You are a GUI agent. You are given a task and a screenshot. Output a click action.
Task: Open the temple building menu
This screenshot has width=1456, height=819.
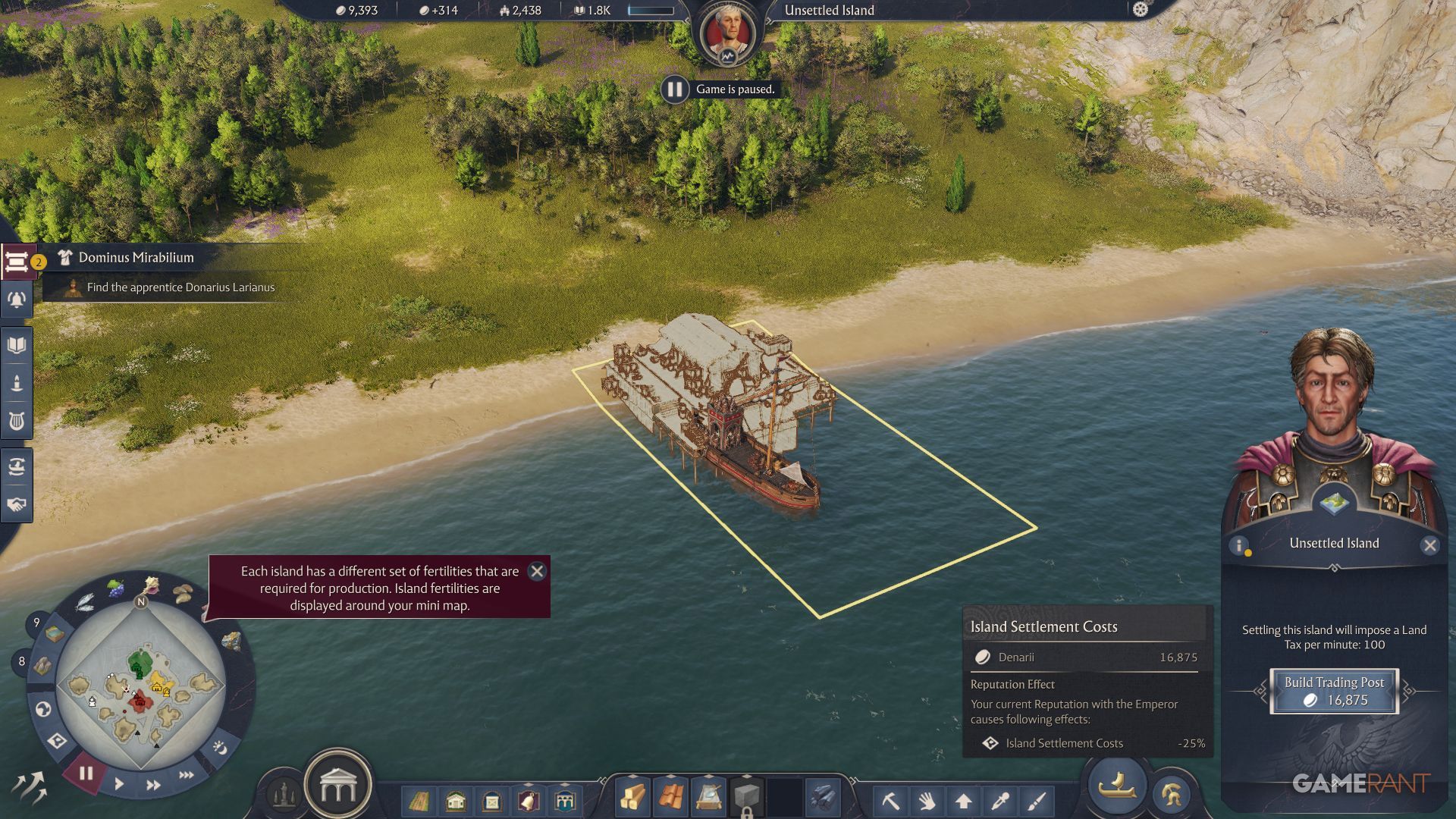pos(337,789)
